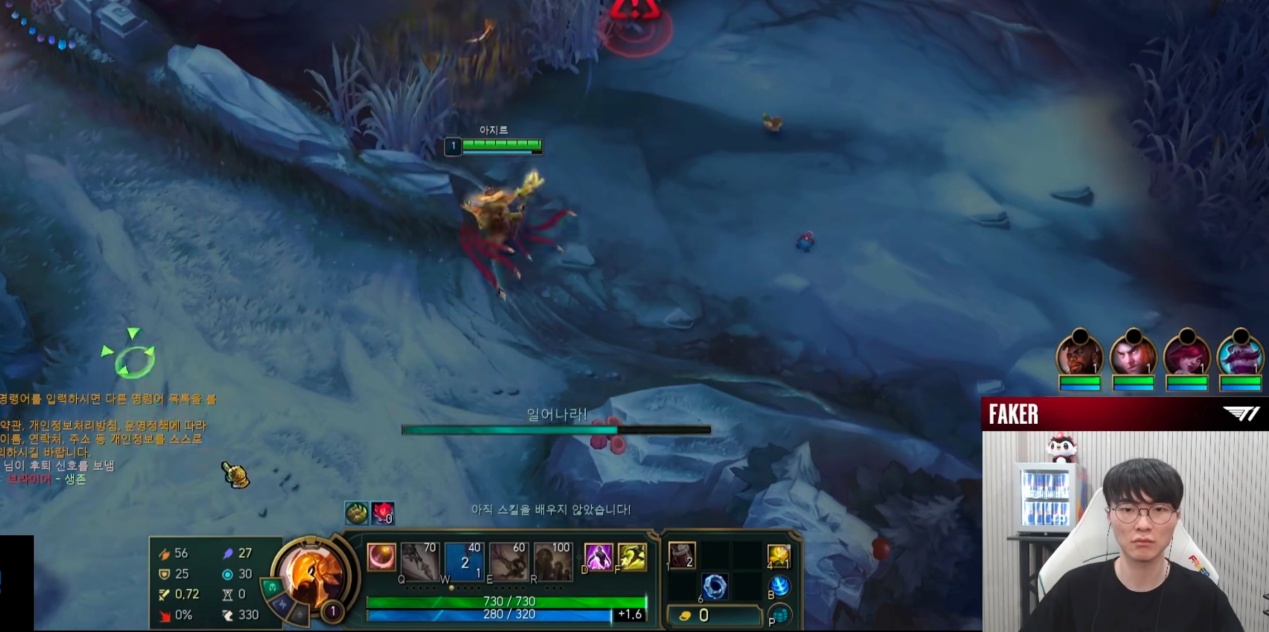Pick the crimson-haired female ally portrait
1269x632 pixels.
click(x=1187, y=355)
